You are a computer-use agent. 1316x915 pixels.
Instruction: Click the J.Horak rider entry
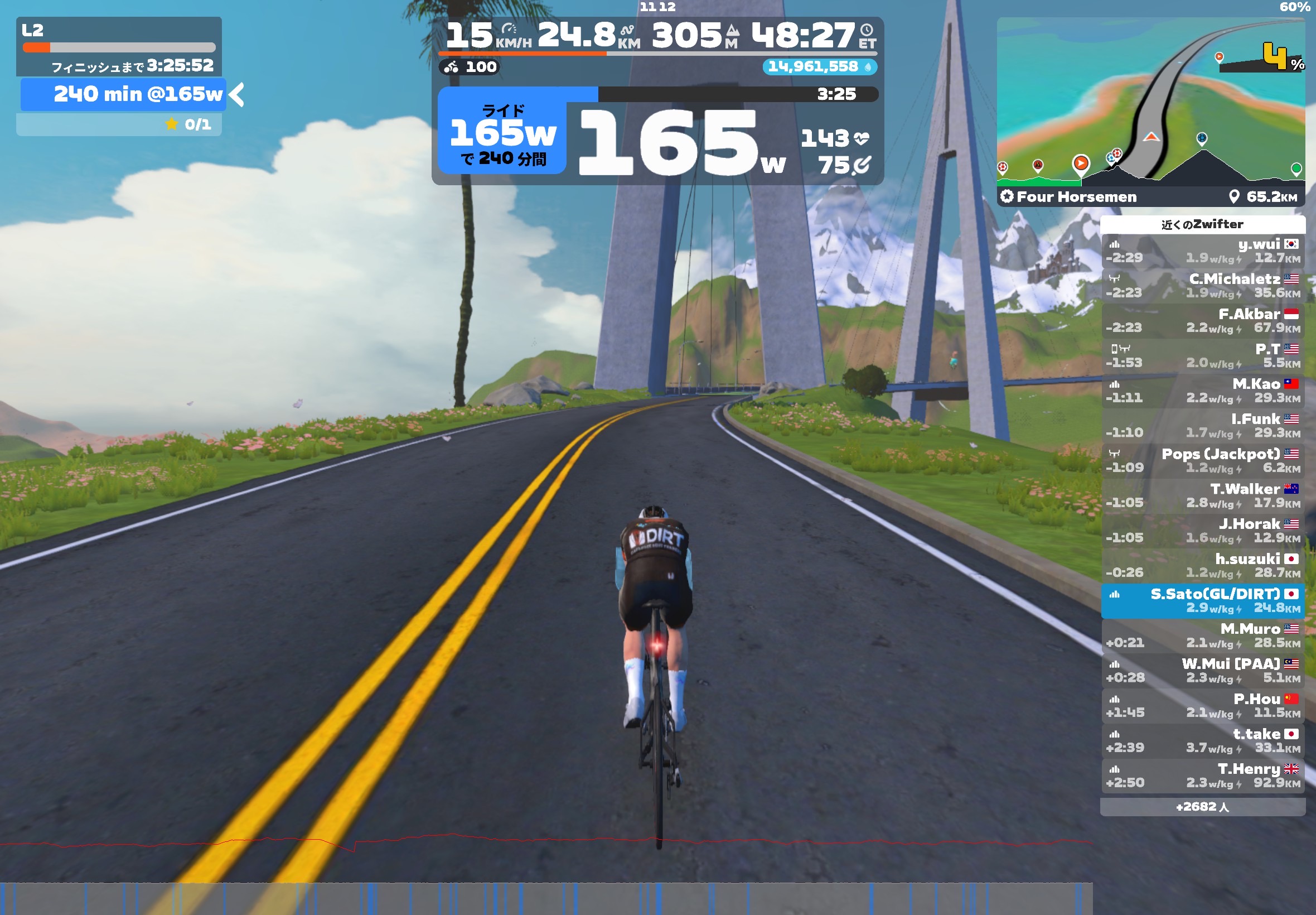pos(1202,531)
